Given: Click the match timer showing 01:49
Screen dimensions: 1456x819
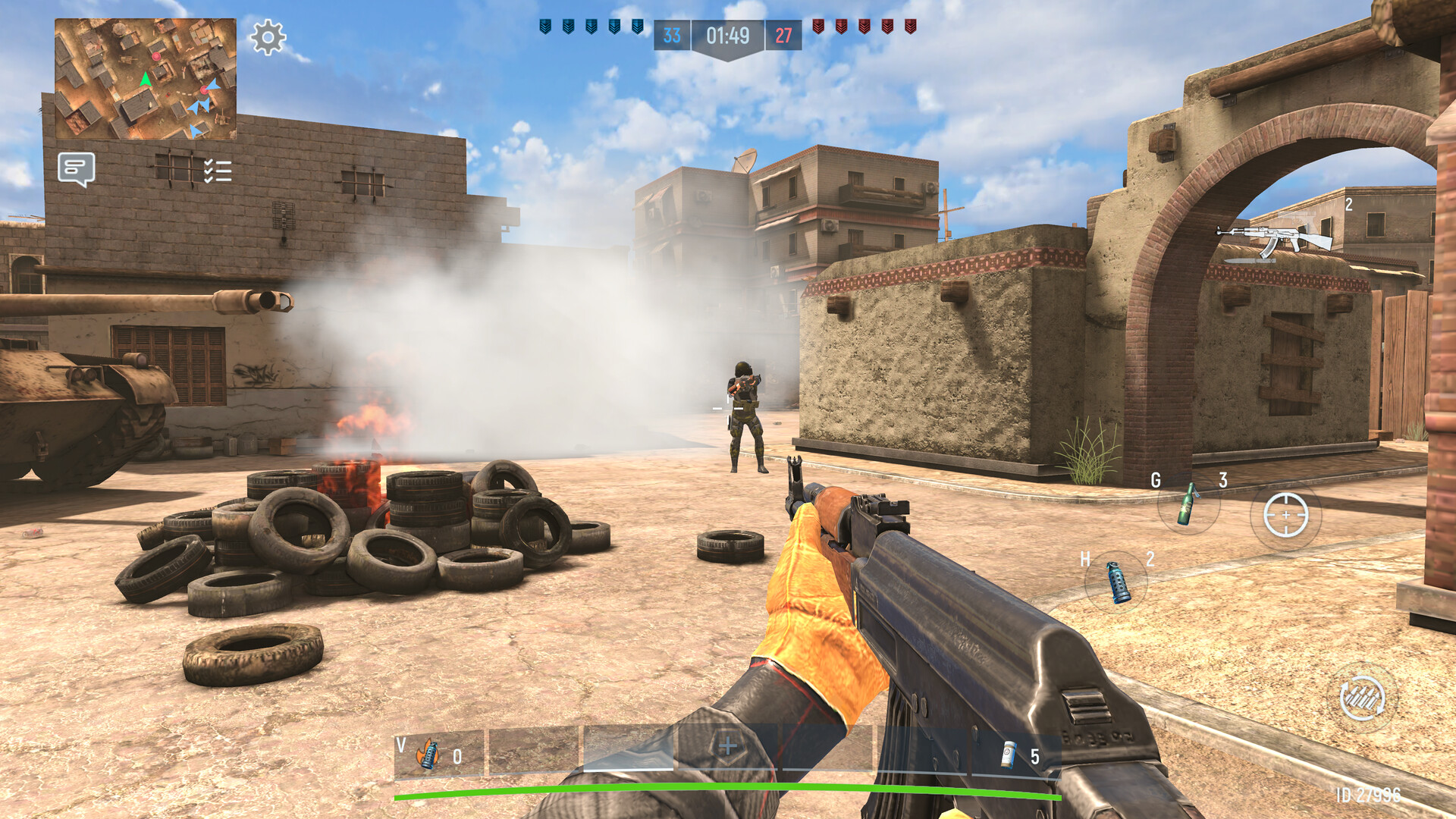Looking at the screenshot, I should [728, 34].
